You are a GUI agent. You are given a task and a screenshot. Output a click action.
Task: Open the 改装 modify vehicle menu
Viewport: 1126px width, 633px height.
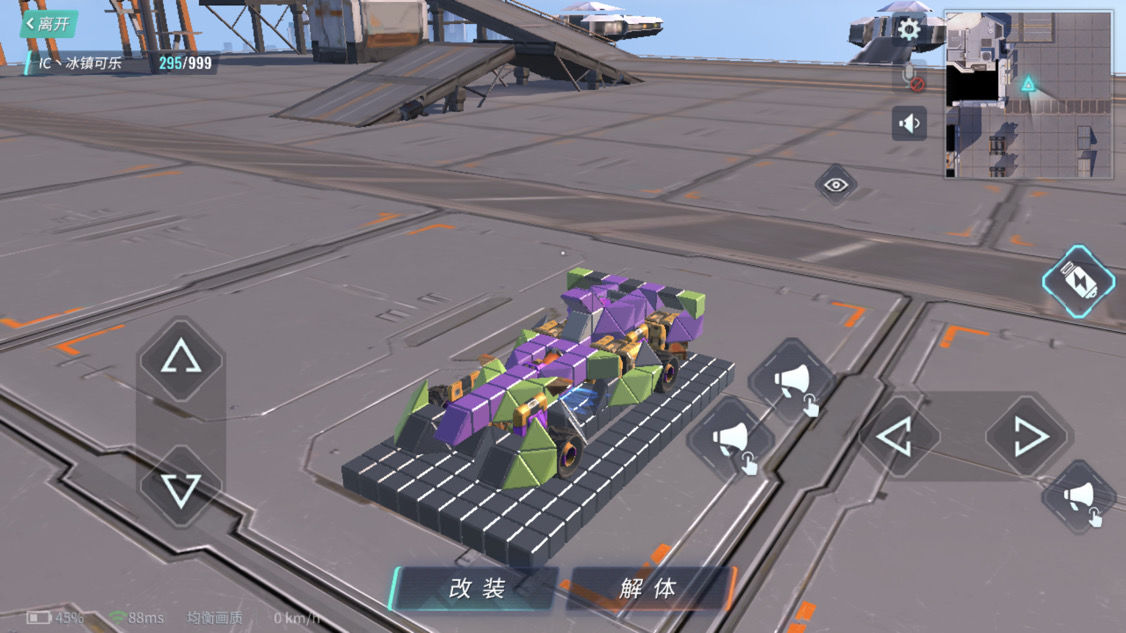[x=476, y=588]
